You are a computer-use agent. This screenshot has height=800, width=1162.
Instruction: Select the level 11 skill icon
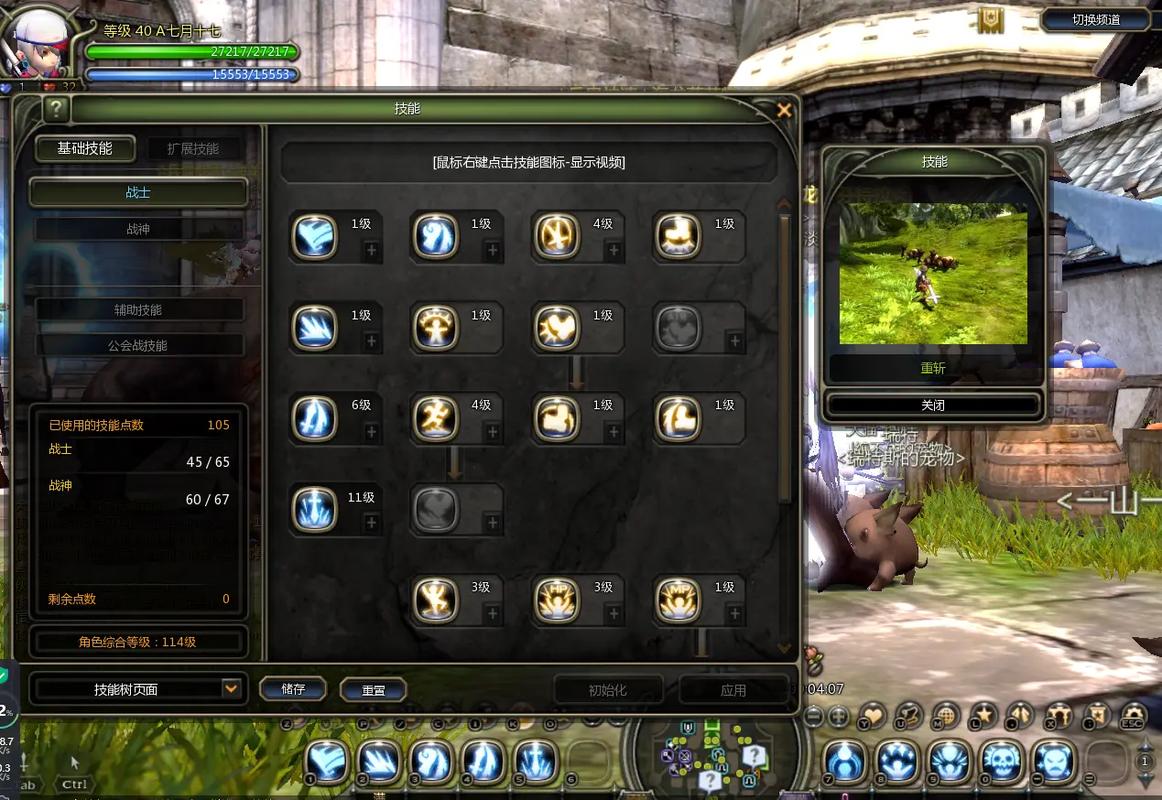point(314,510)
